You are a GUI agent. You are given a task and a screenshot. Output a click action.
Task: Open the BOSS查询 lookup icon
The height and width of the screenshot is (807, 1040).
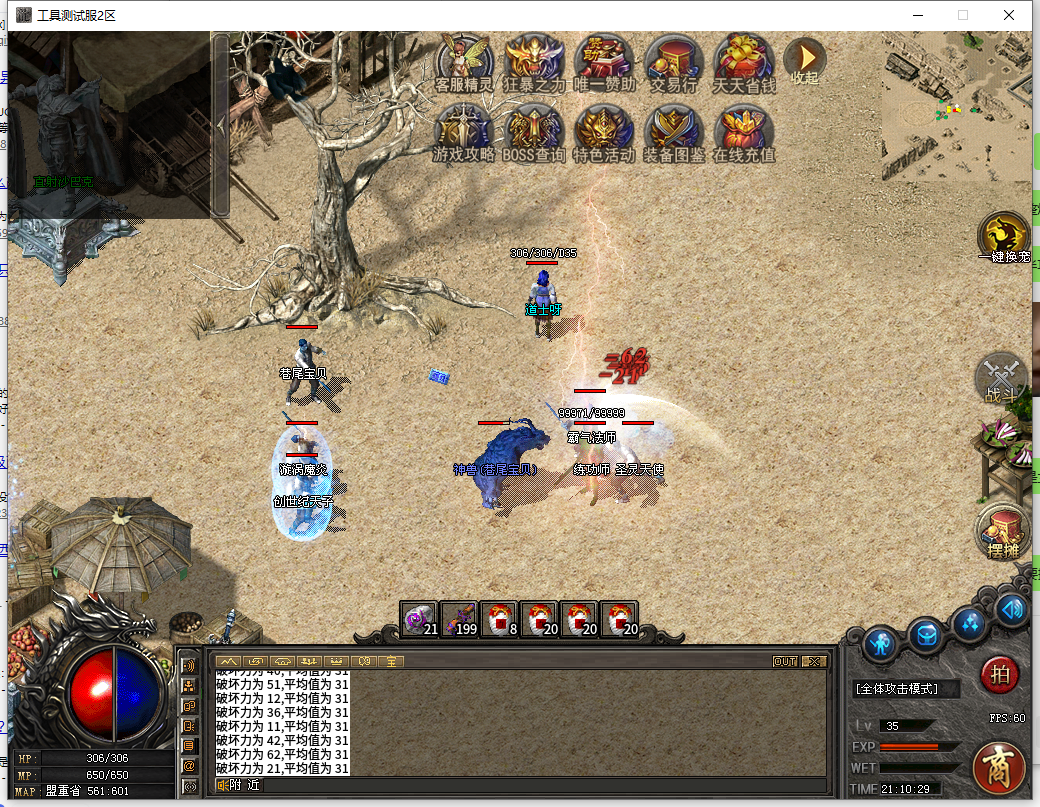(534, 132)
